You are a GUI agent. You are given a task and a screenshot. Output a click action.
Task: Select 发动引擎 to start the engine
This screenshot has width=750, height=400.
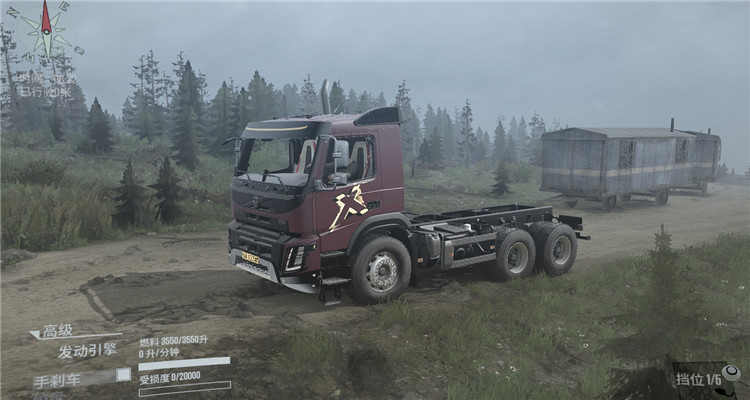pyautogui.click(x=86, y=351)
